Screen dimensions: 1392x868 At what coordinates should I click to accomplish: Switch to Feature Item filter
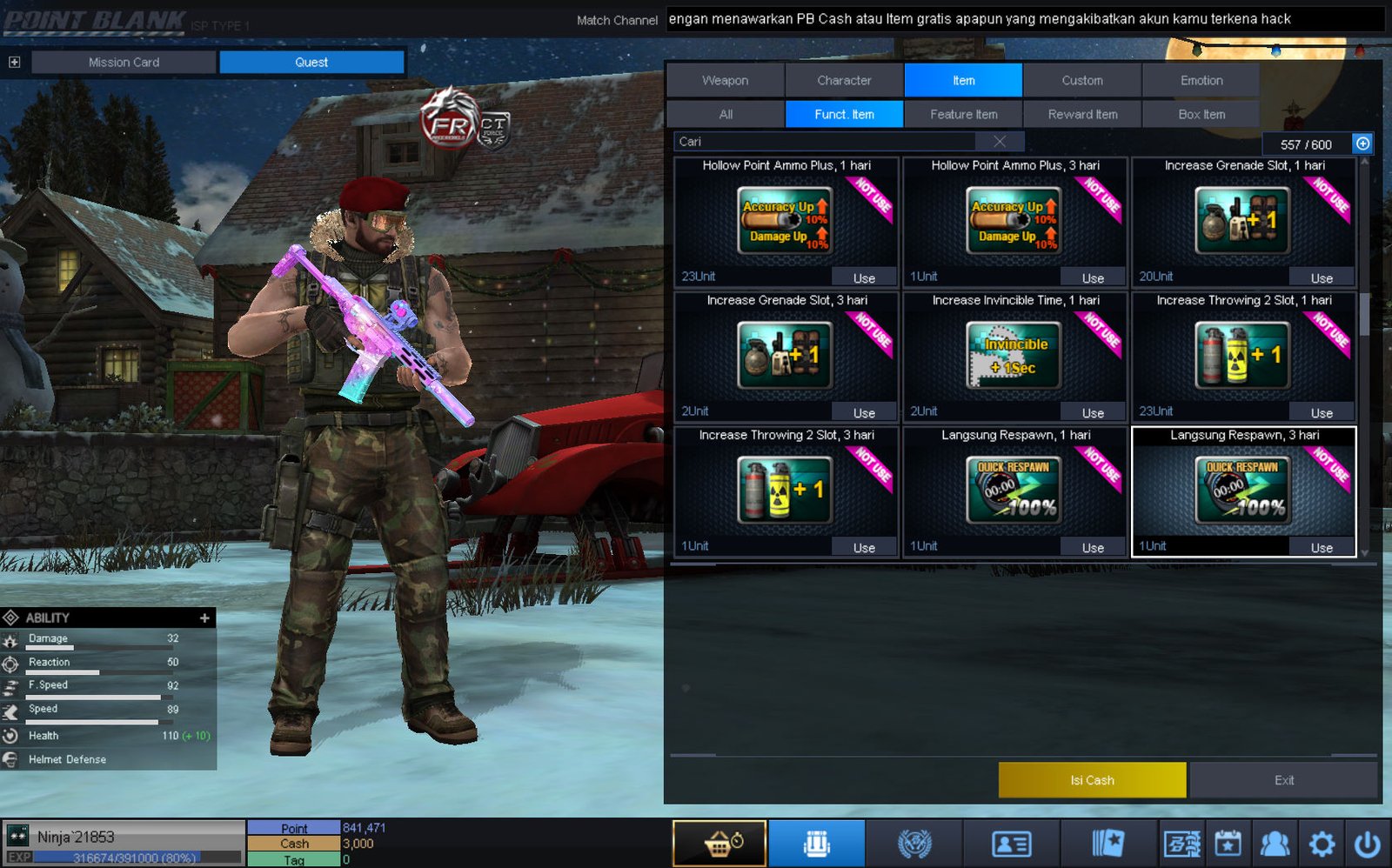(x=963, y=114)
